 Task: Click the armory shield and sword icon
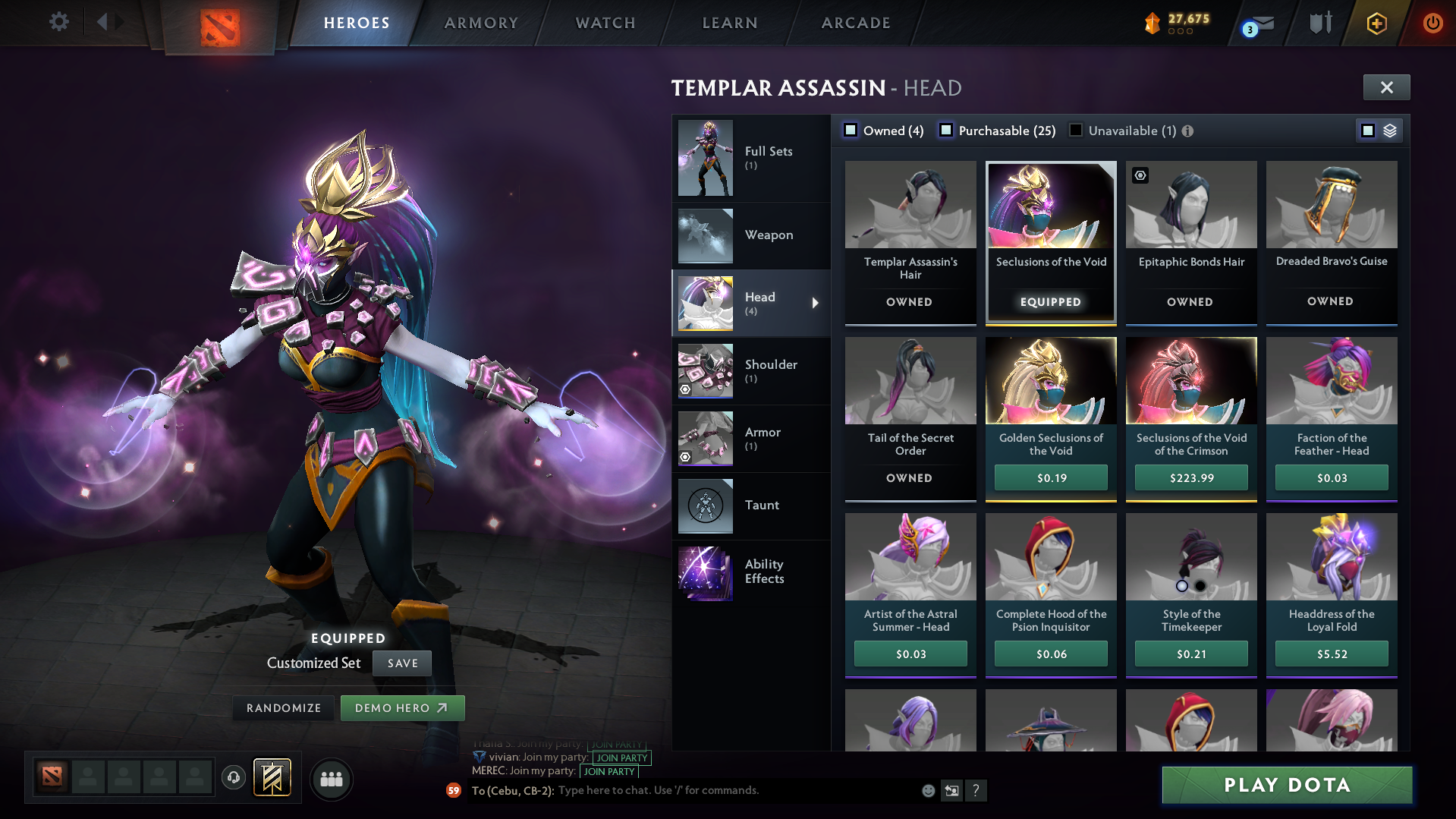(x=1319, y=23)
